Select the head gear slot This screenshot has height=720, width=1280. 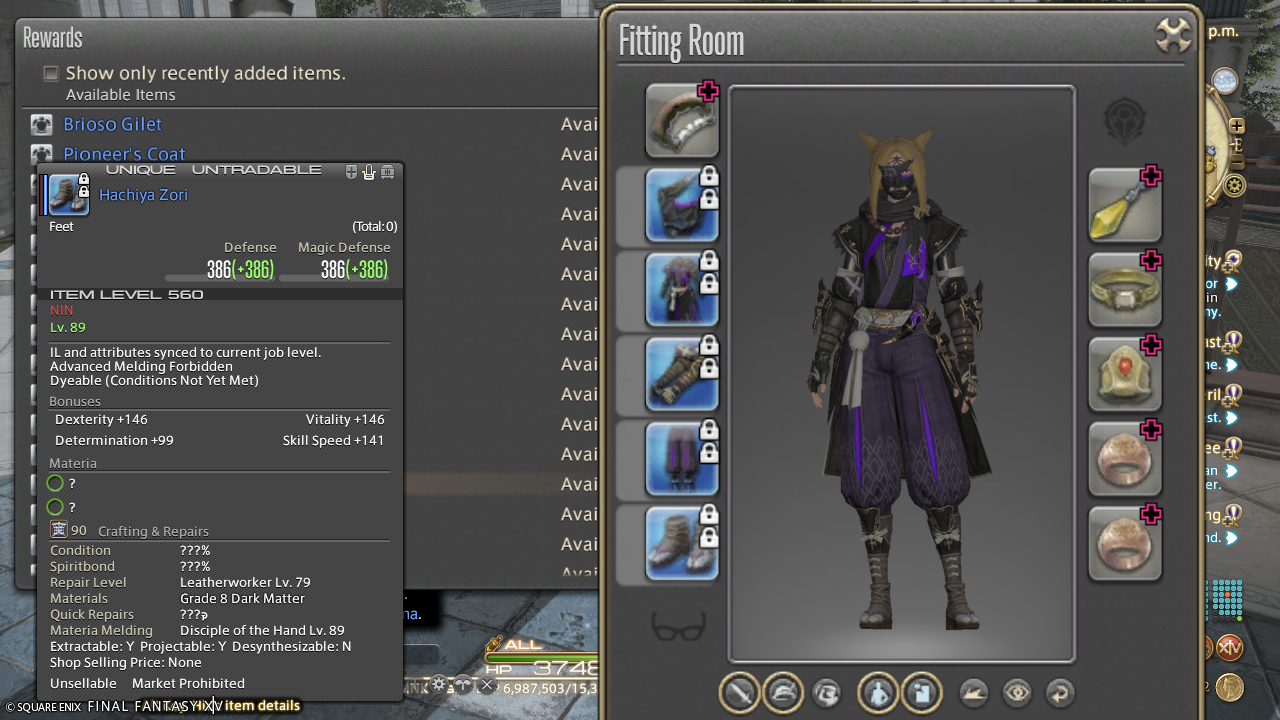coord(682,205)
